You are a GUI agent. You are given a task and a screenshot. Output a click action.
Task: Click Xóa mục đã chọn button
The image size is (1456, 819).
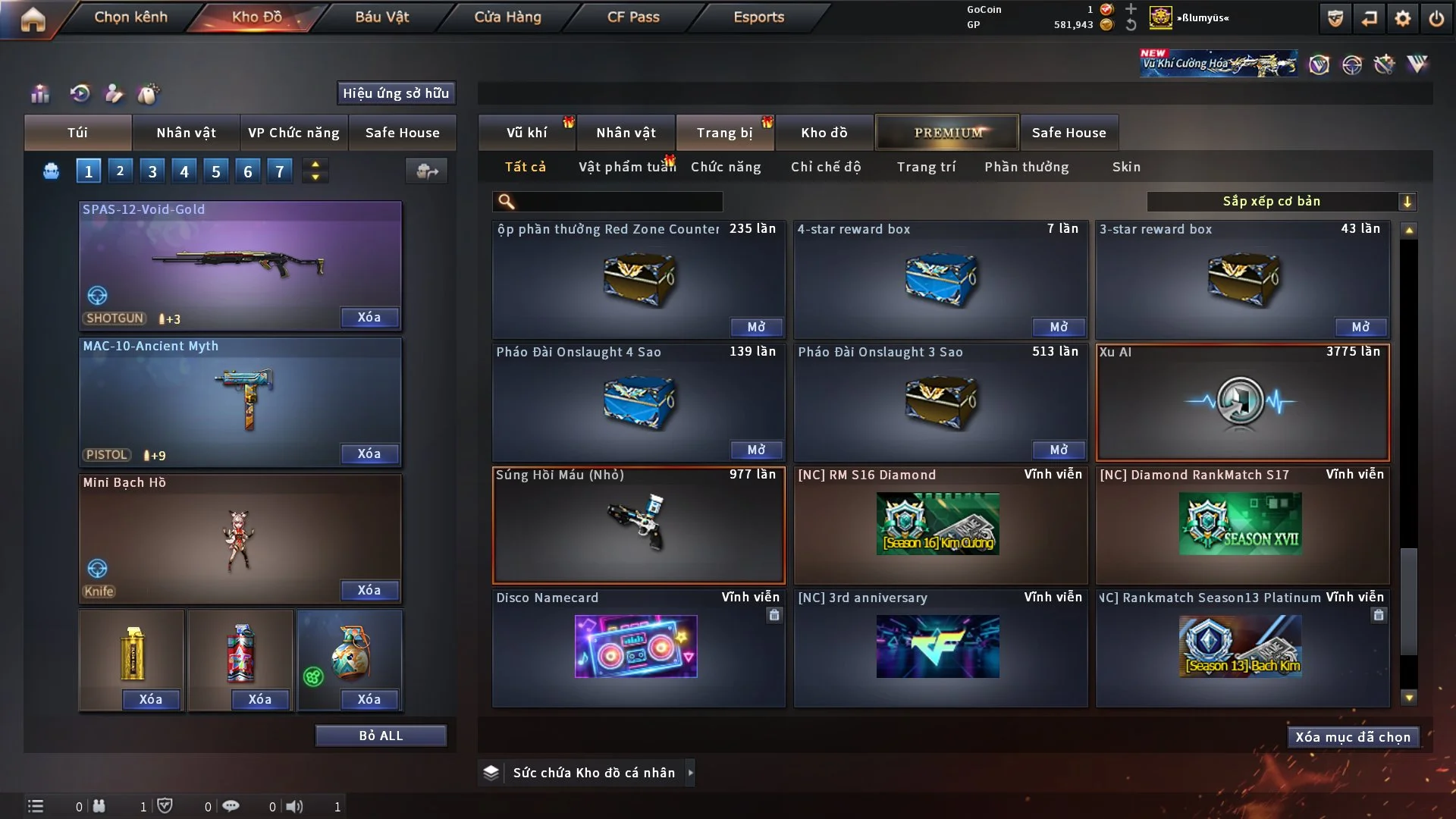pos(1353,737)
